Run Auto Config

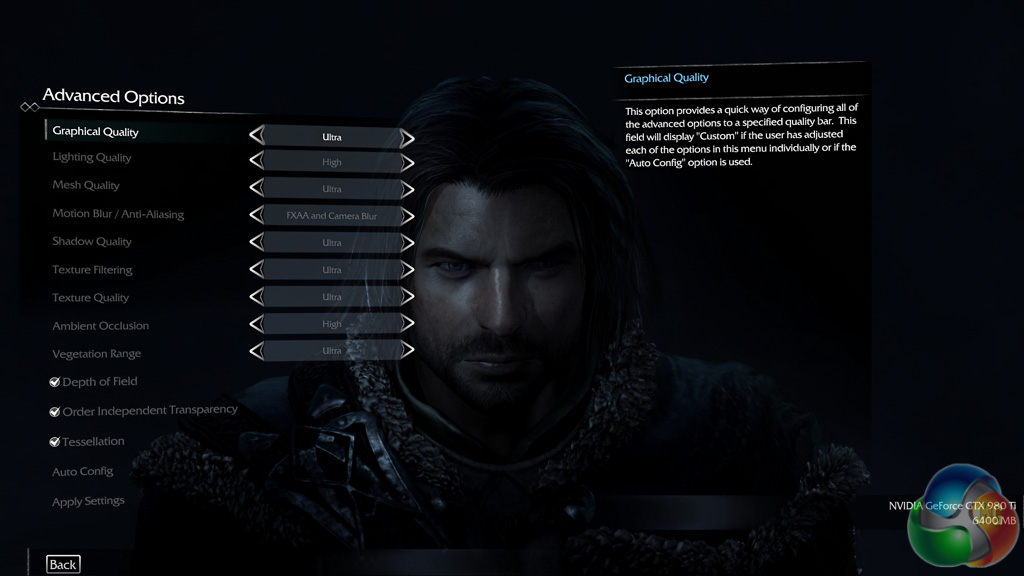(x=83, y=472)
